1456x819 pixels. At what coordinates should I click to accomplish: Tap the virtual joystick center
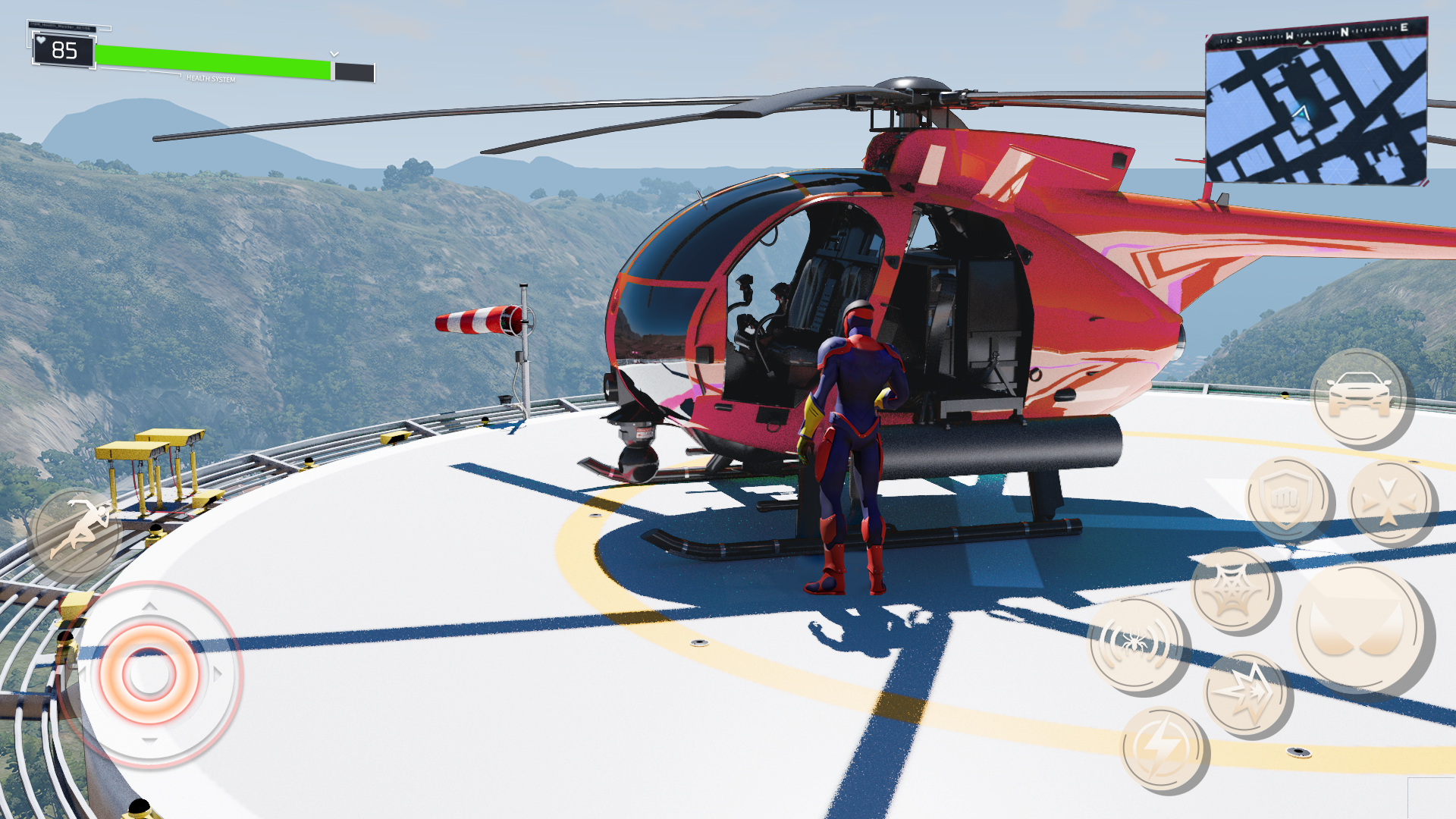[149, 674]
